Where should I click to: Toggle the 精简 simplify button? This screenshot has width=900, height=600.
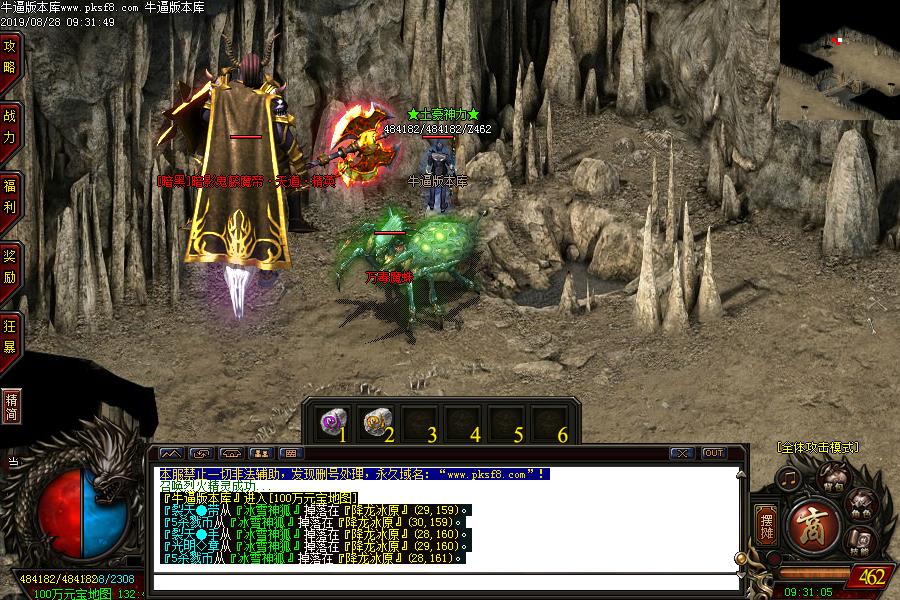click(x=11, y=406)
